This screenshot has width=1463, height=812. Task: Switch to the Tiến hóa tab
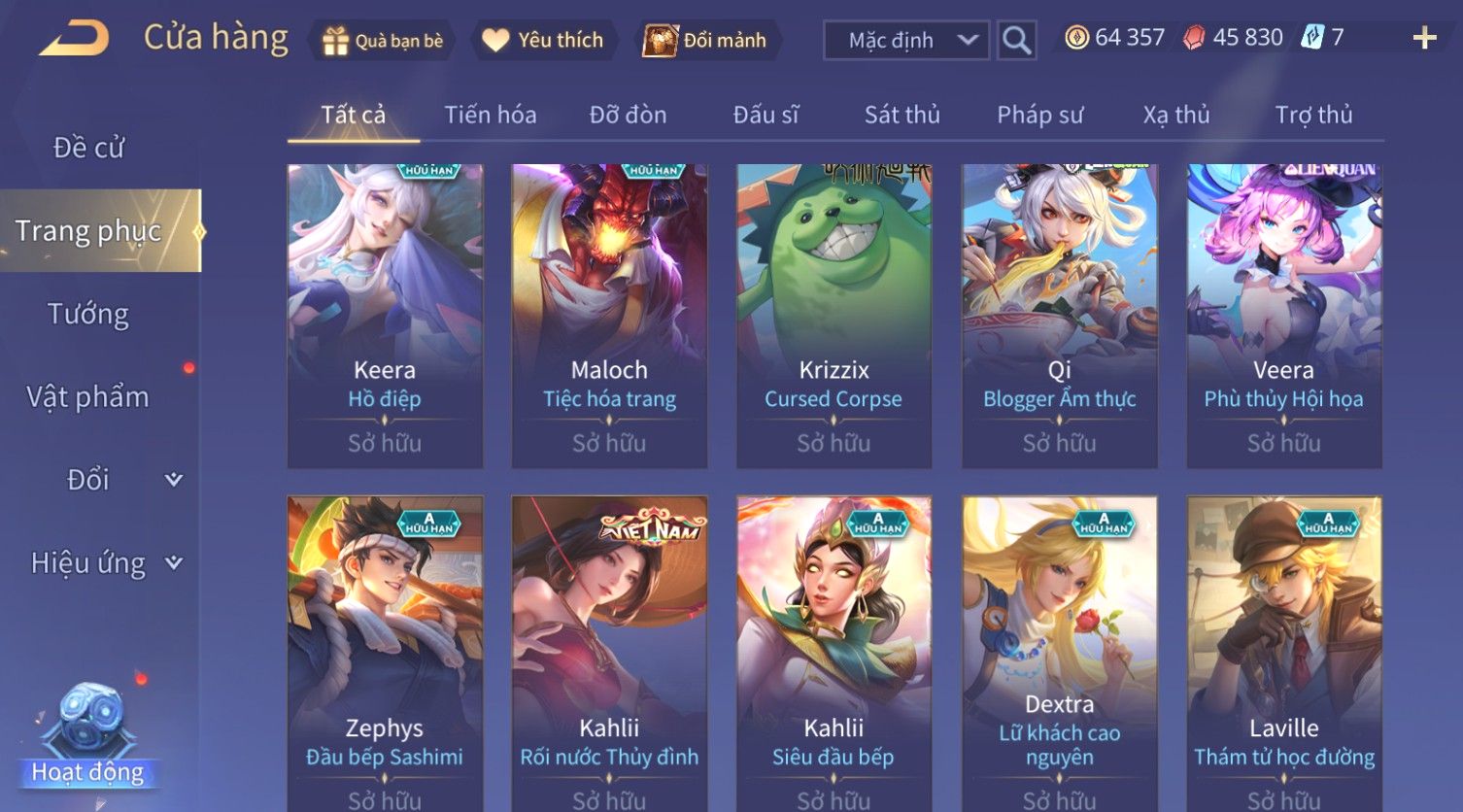(490, 116)
